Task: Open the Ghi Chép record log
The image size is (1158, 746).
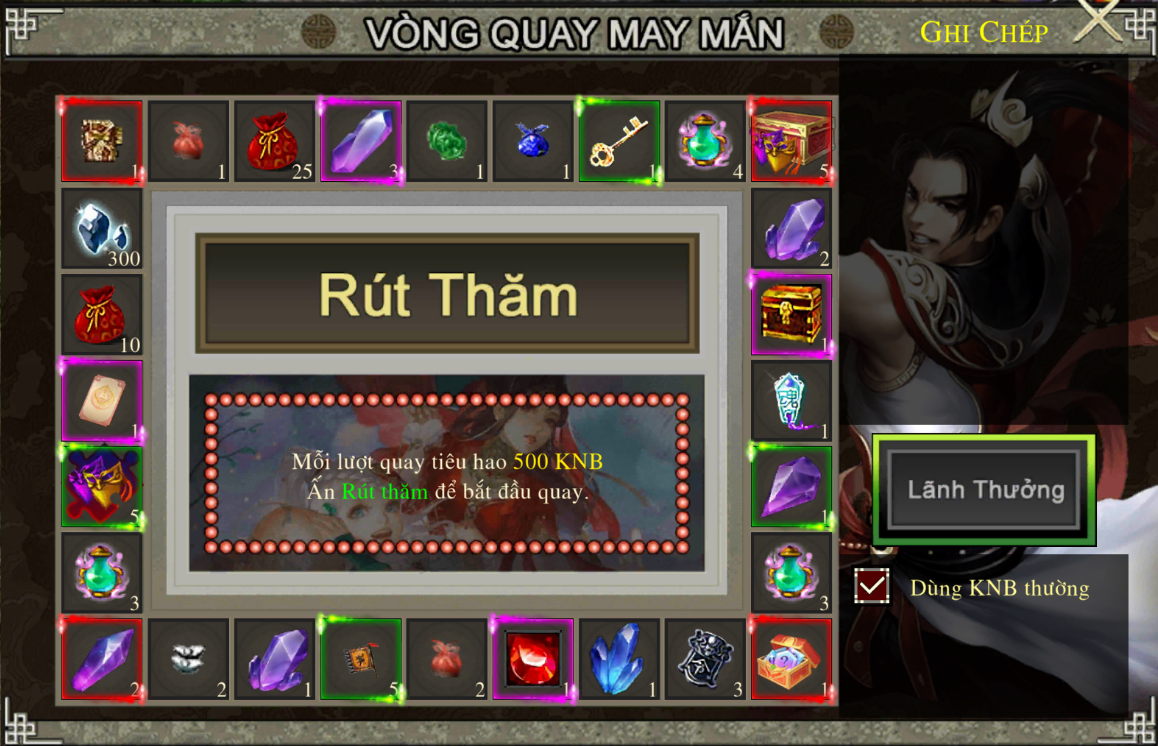Action: pos(984,33)
